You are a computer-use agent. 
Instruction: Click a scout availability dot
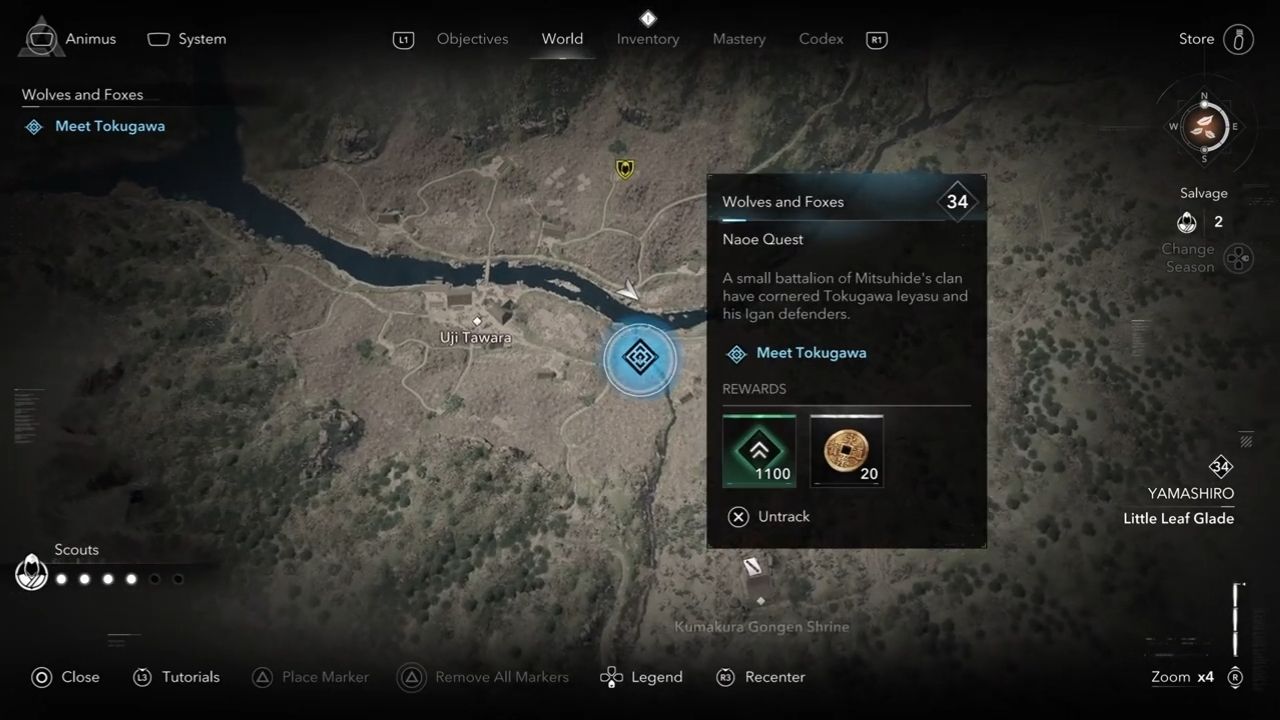point(61,578)
